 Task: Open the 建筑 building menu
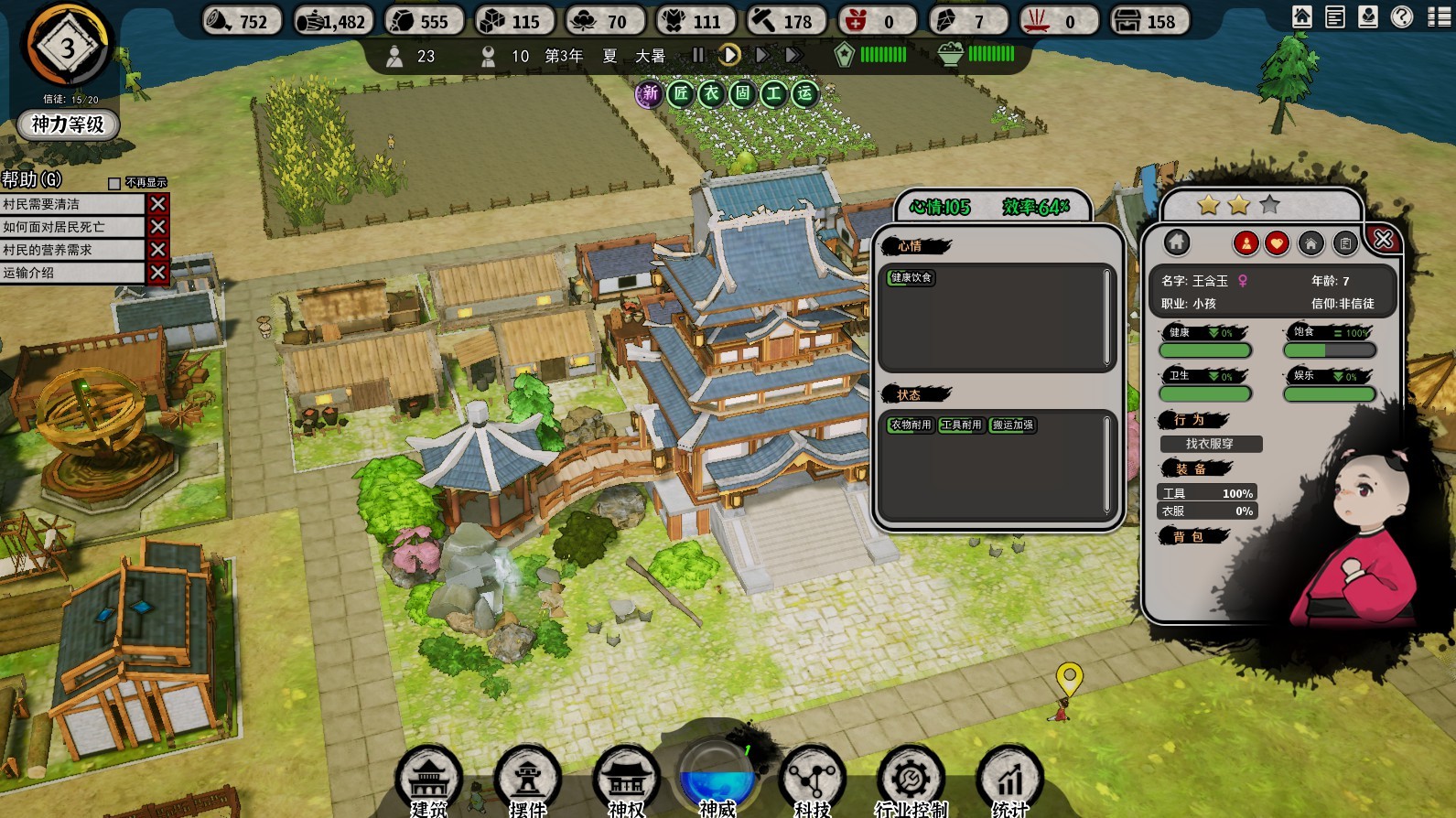[428, 780]
